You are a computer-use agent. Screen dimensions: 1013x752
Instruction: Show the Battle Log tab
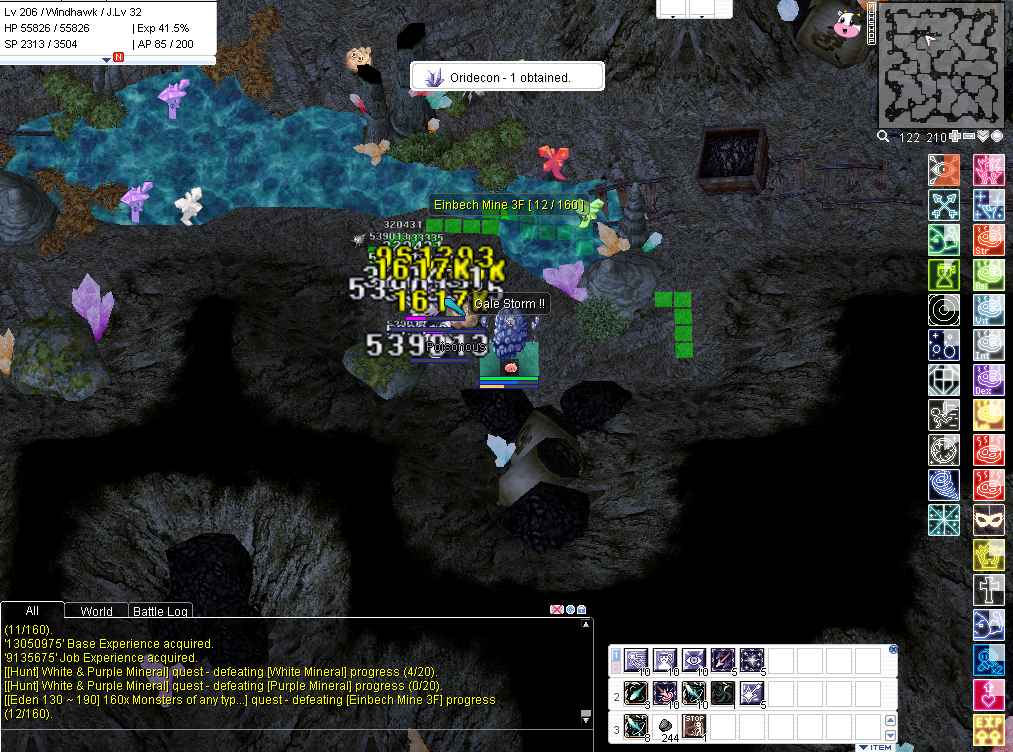pos(161,611)
